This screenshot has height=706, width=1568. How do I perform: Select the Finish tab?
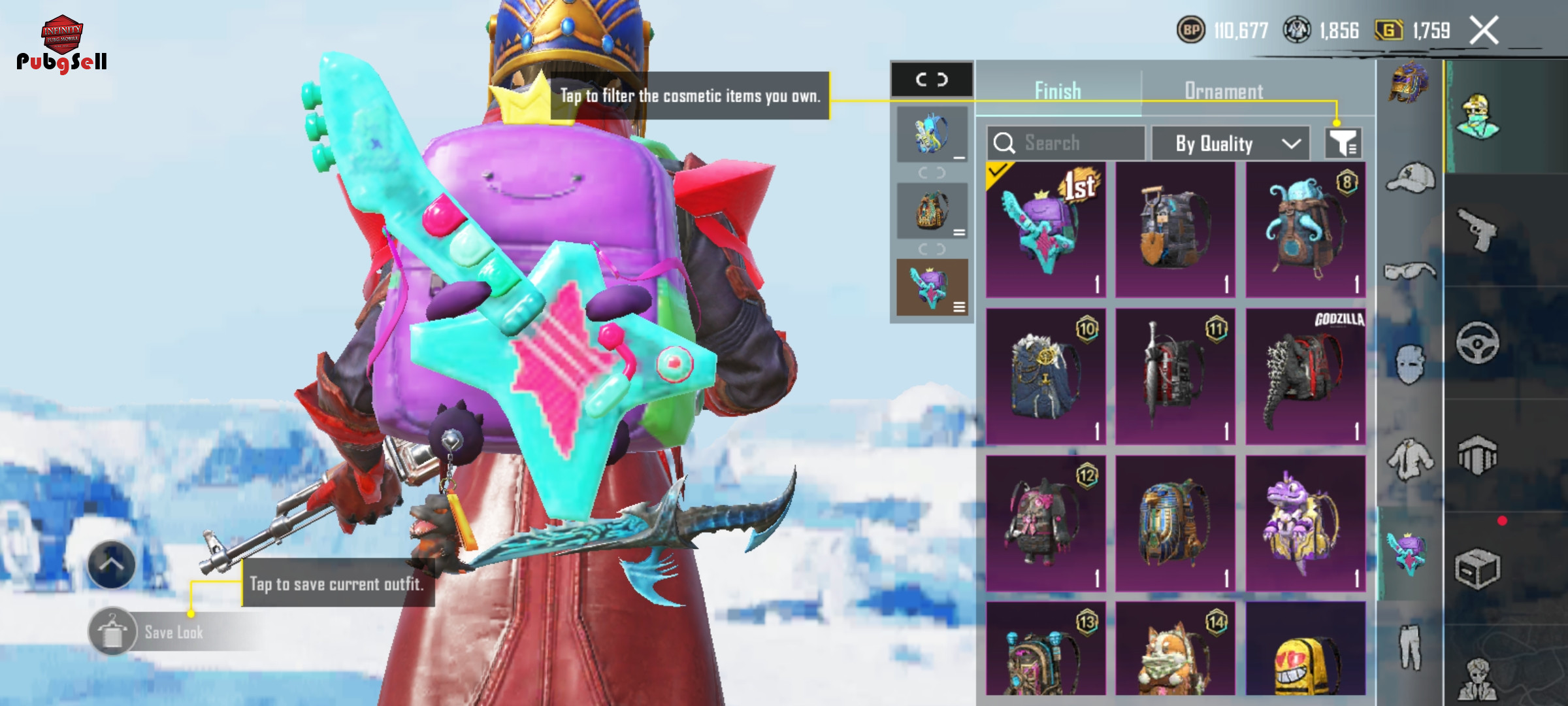[x=1058, y=92]
